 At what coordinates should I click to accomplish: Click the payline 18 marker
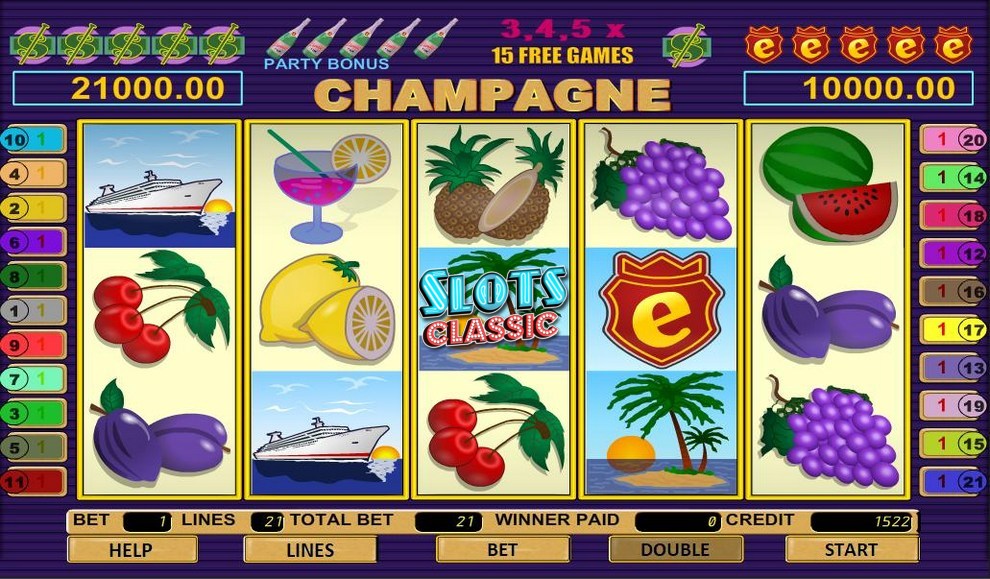coord(954,215)
